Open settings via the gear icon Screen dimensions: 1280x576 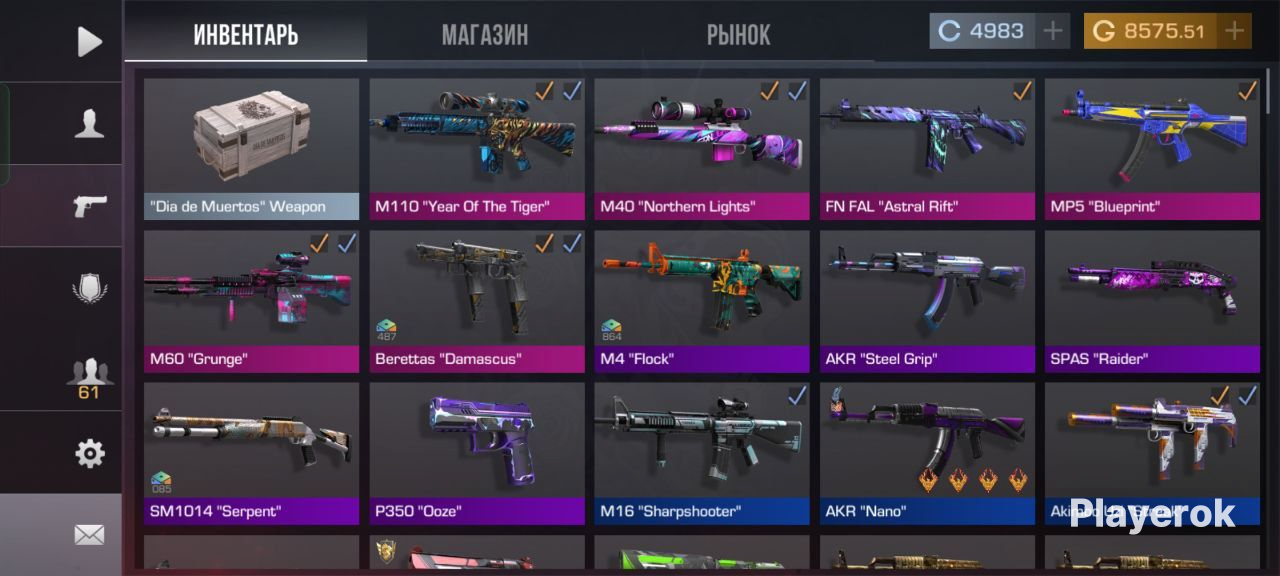point(90,454)
